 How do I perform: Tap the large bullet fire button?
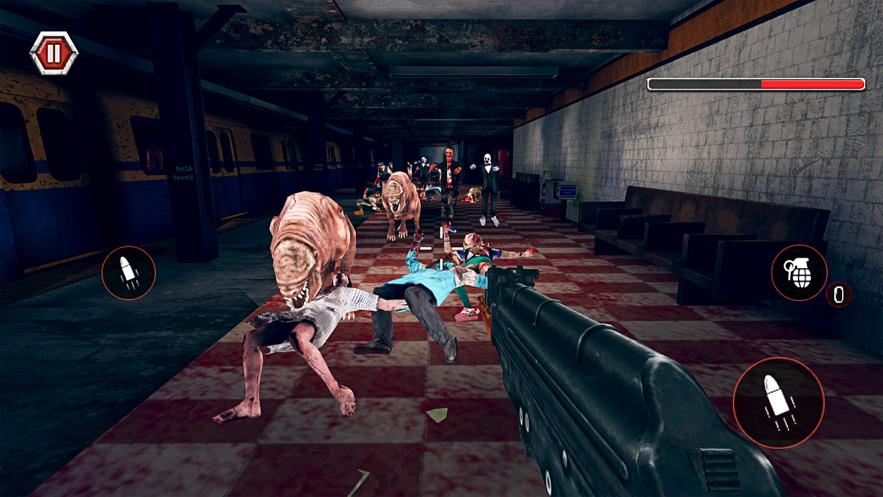(778, 401)
